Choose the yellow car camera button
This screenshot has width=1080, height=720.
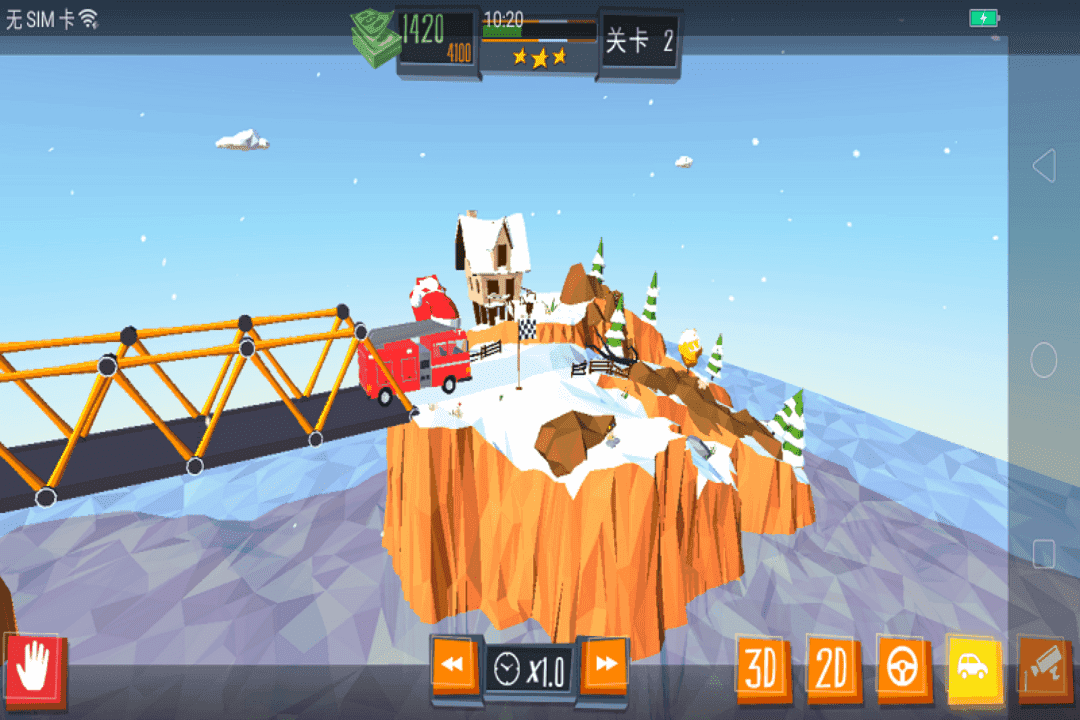[x=973, y=666]
